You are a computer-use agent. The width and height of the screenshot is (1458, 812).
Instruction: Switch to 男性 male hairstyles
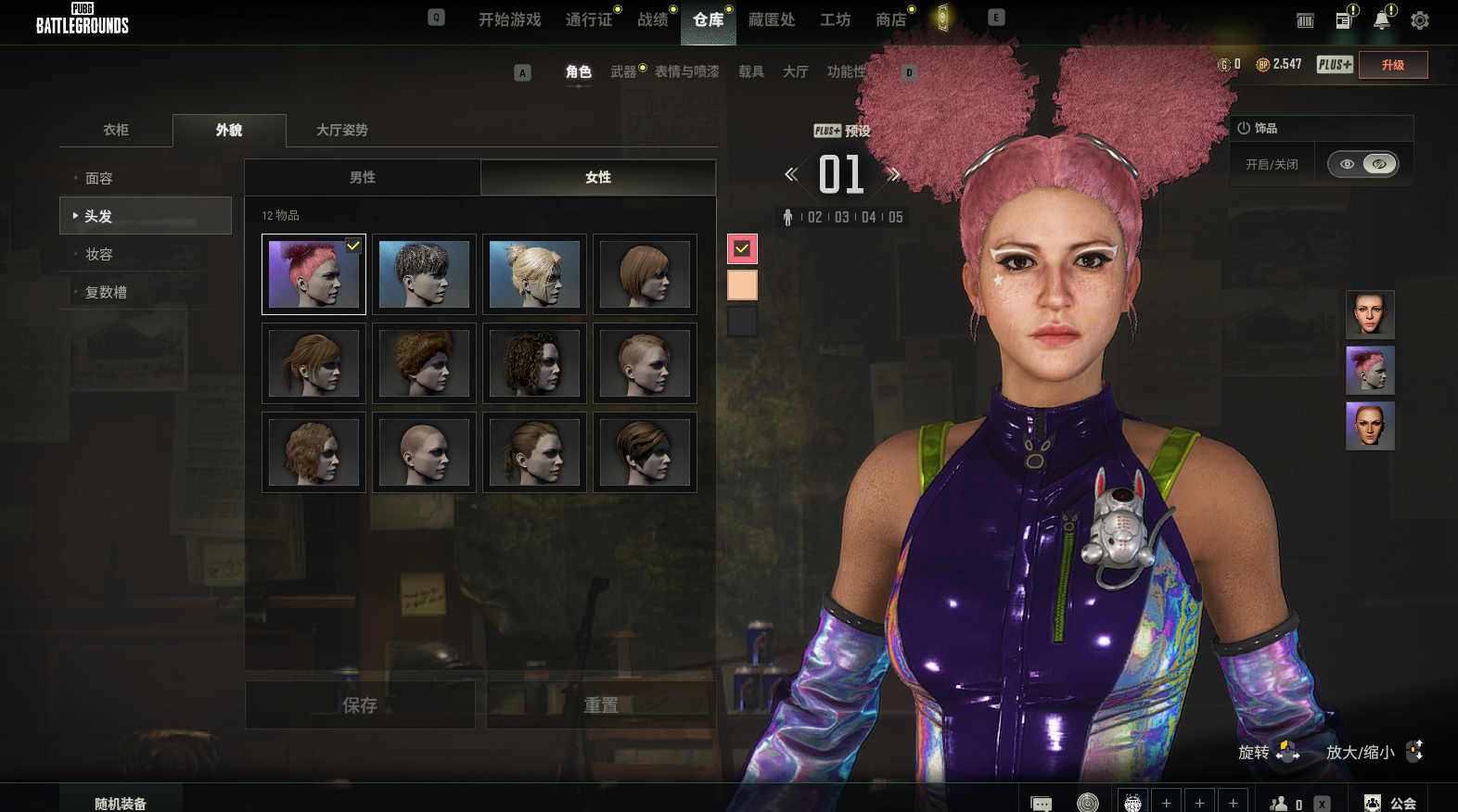[363, 177]
